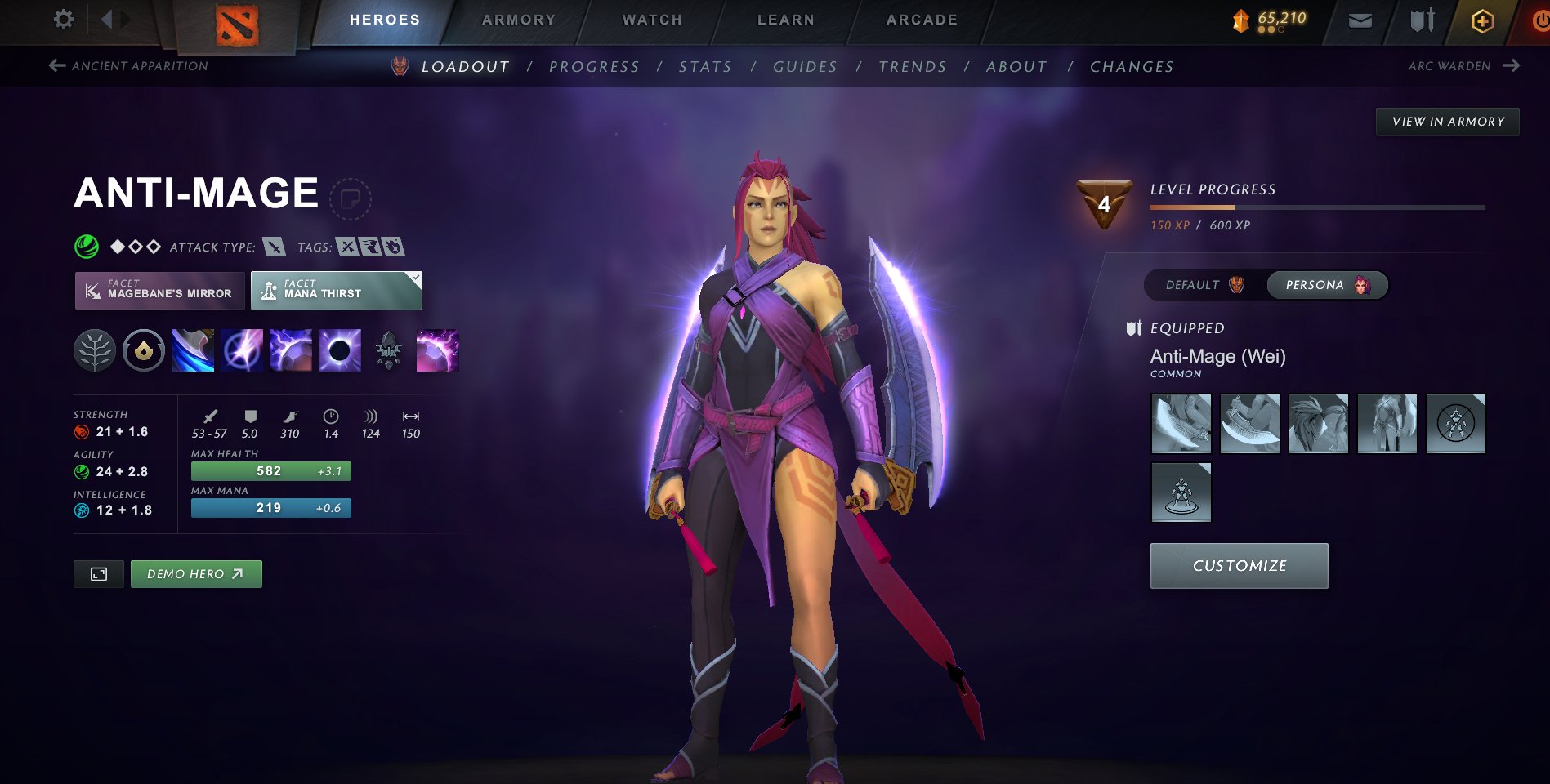Open the Arcade tab
The width and height of the screenshot is (1550, 784).
922,20
